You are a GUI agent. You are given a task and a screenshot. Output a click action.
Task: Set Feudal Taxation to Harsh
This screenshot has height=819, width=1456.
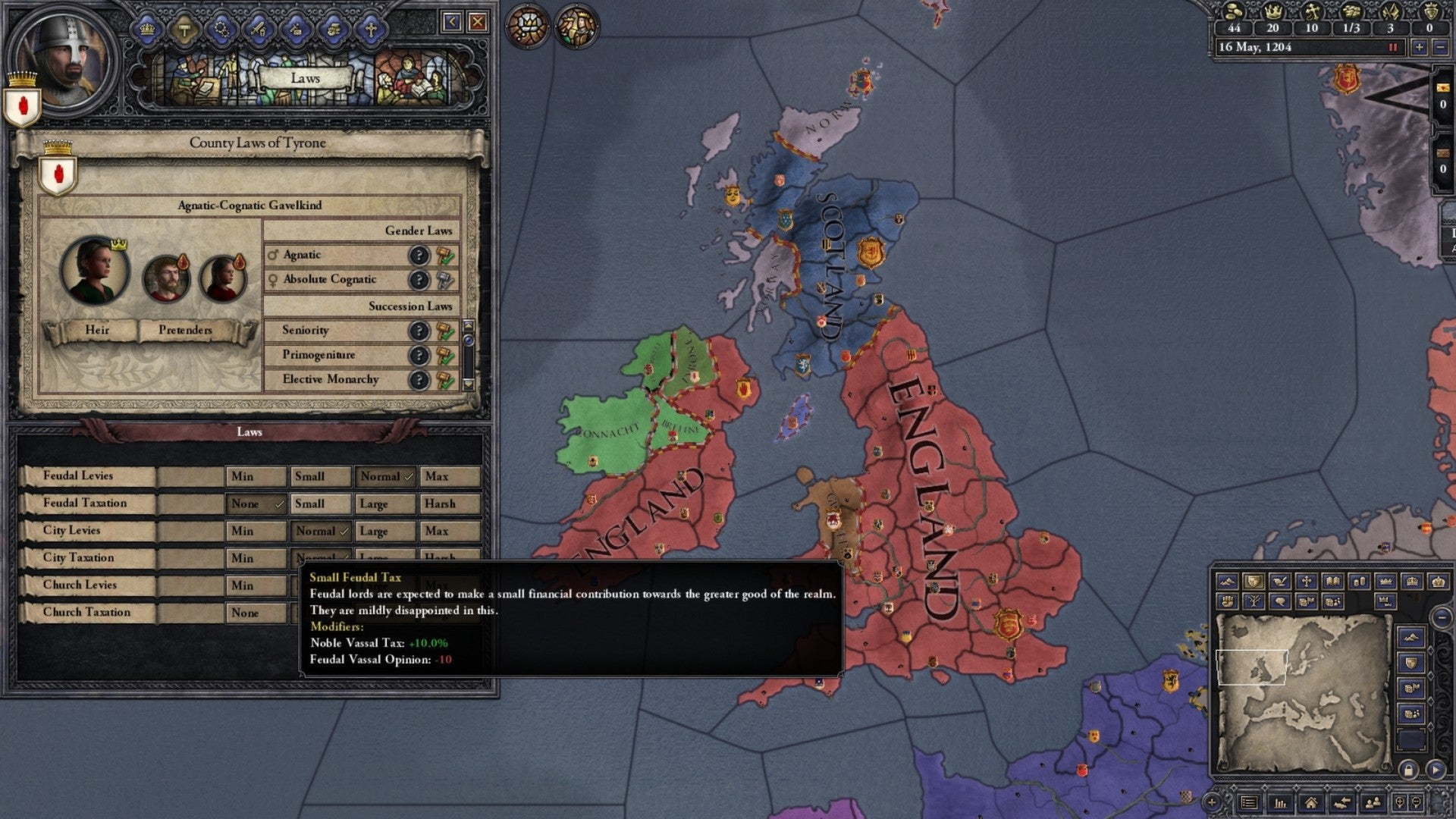(450, 504)
